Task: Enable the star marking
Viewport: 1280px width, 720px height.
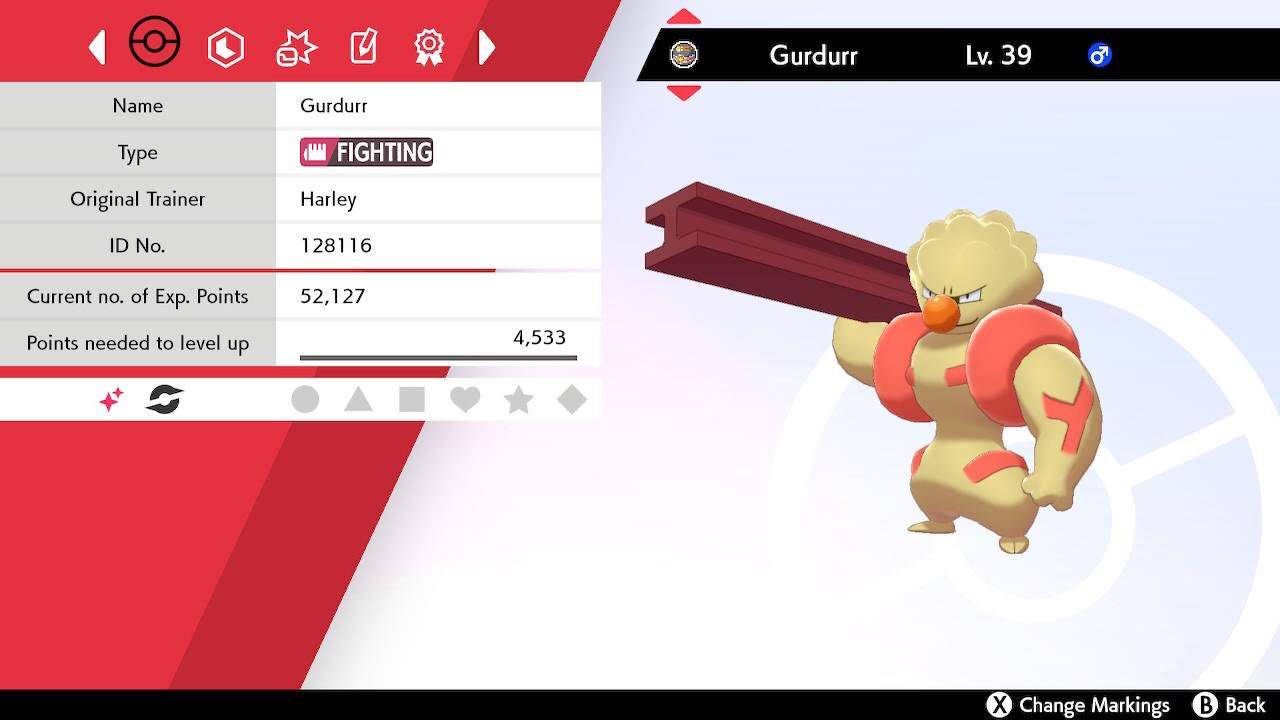Action: (x=517, y=398)
